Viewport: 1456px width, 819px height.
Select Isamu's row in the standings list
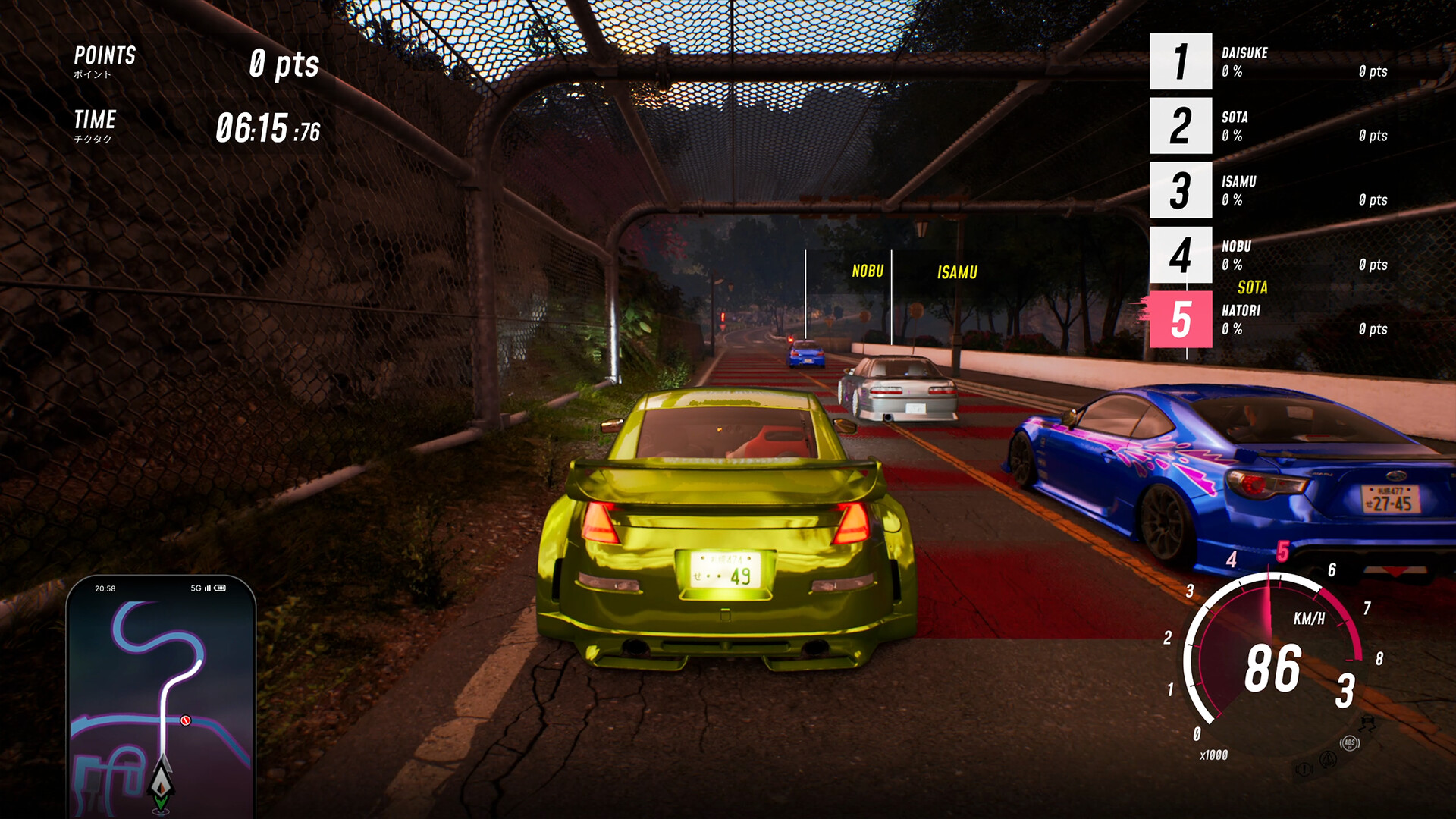(1268, 190)
